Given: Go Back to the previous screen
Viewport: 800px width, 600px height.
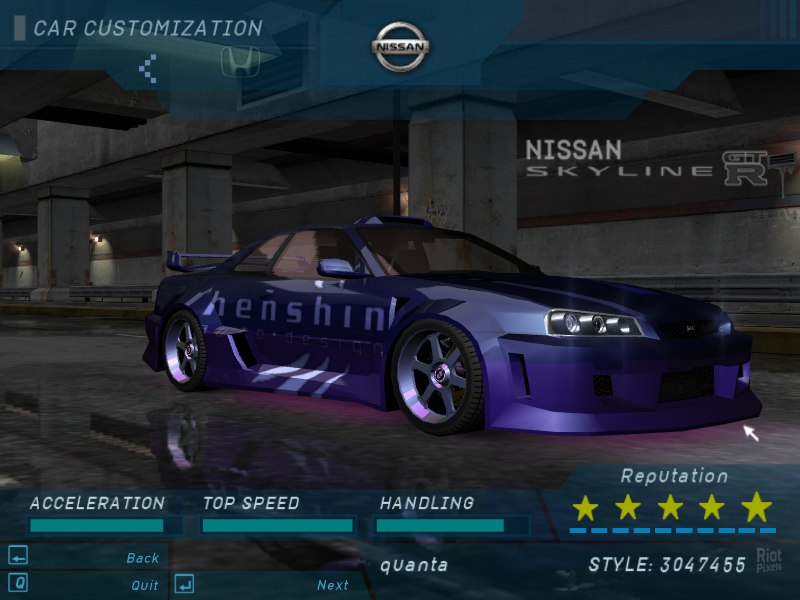Looking at the screenshot, I should [143, 558].
